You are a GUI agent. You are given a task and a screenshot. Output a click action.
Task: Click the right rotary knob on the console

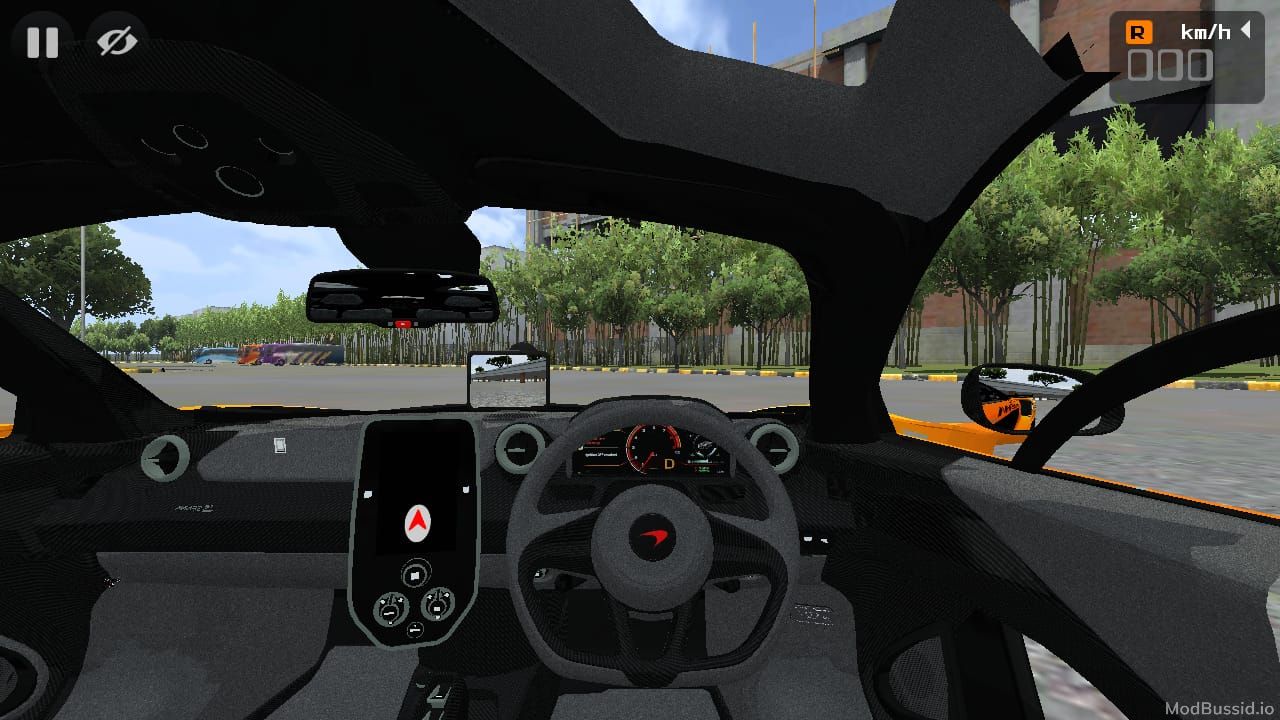[x=438, y=607]
